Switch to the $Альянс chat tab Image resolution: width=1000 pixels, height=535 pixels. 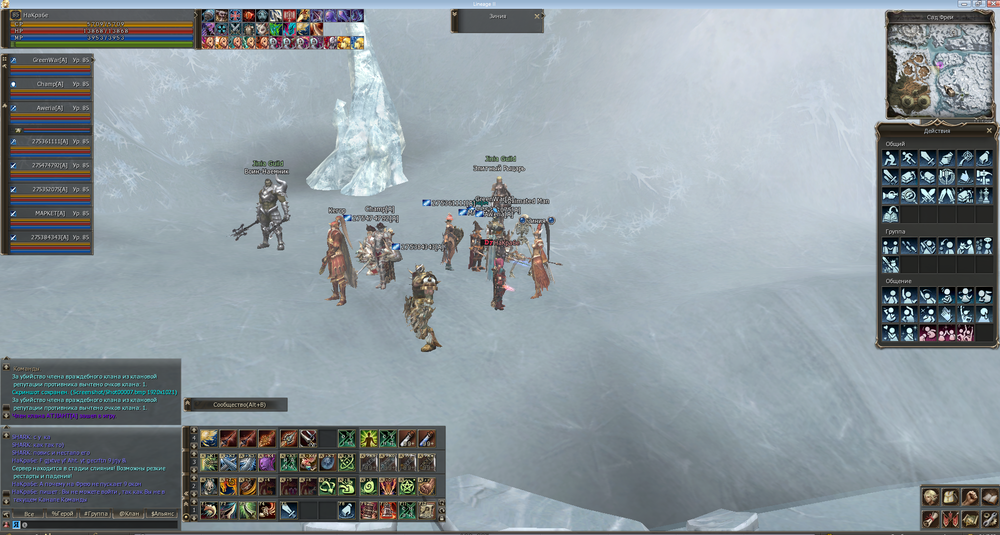pyautogui.click(x=161, y=514)
